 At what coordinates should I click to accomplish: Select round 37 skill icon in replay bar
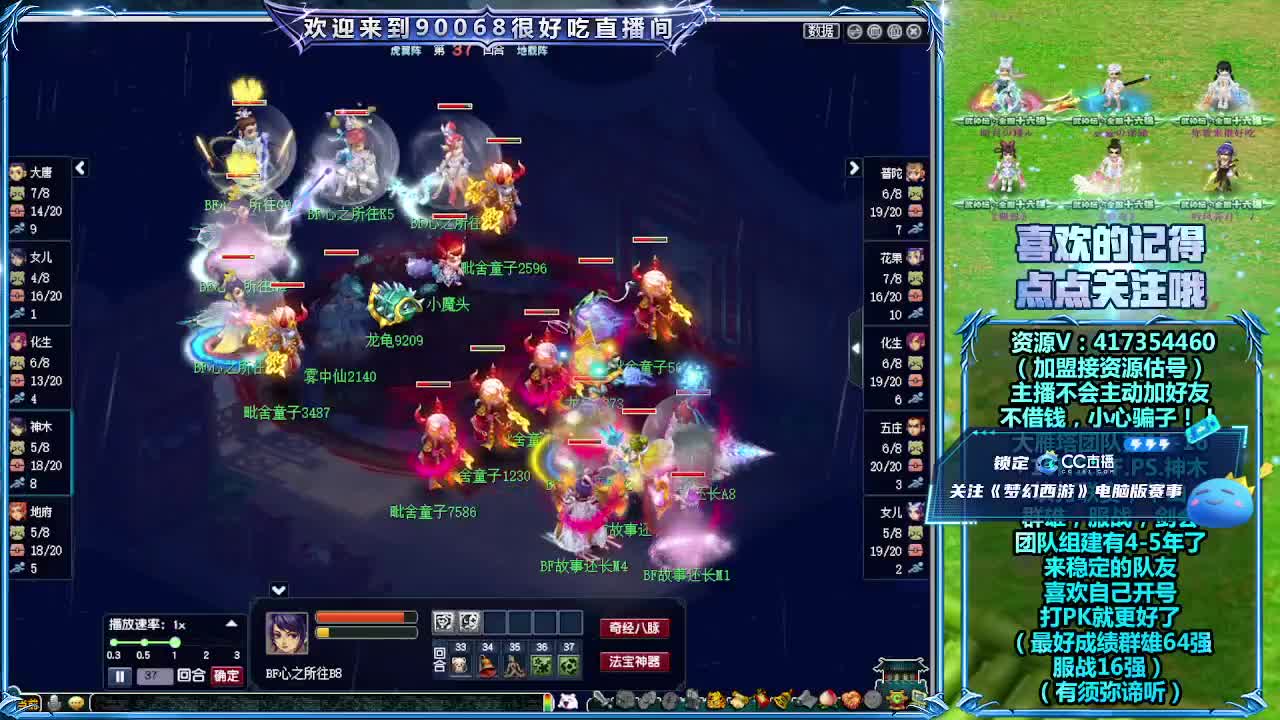pyautogui.click(x=567, y=666)
